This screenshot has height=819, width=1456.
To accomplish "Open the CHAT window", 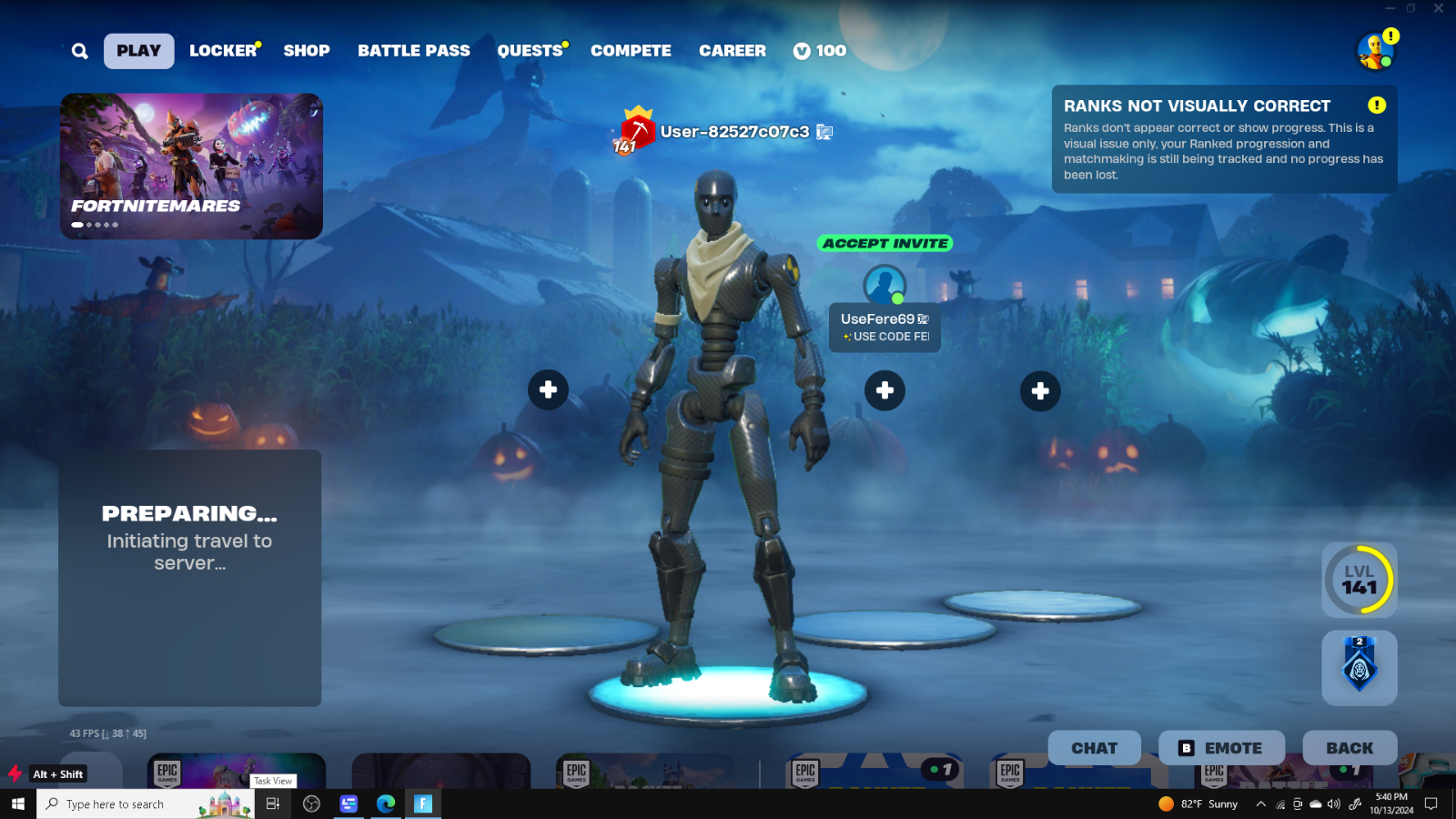I will pyautogui.click(x=1094, y=747).
